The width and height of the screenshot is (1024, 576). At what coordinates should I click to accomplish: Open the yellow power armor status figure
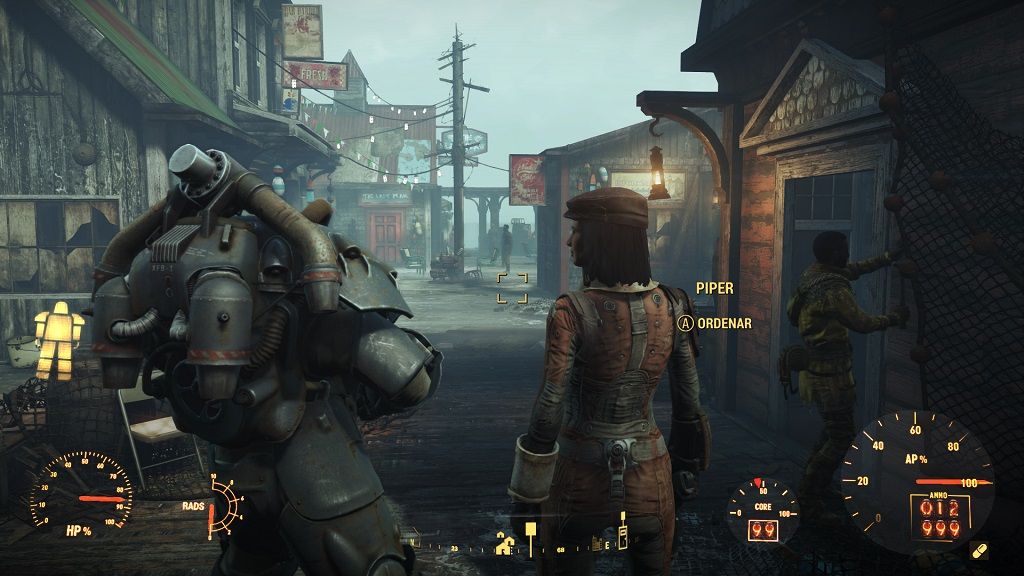coord(60,340)
